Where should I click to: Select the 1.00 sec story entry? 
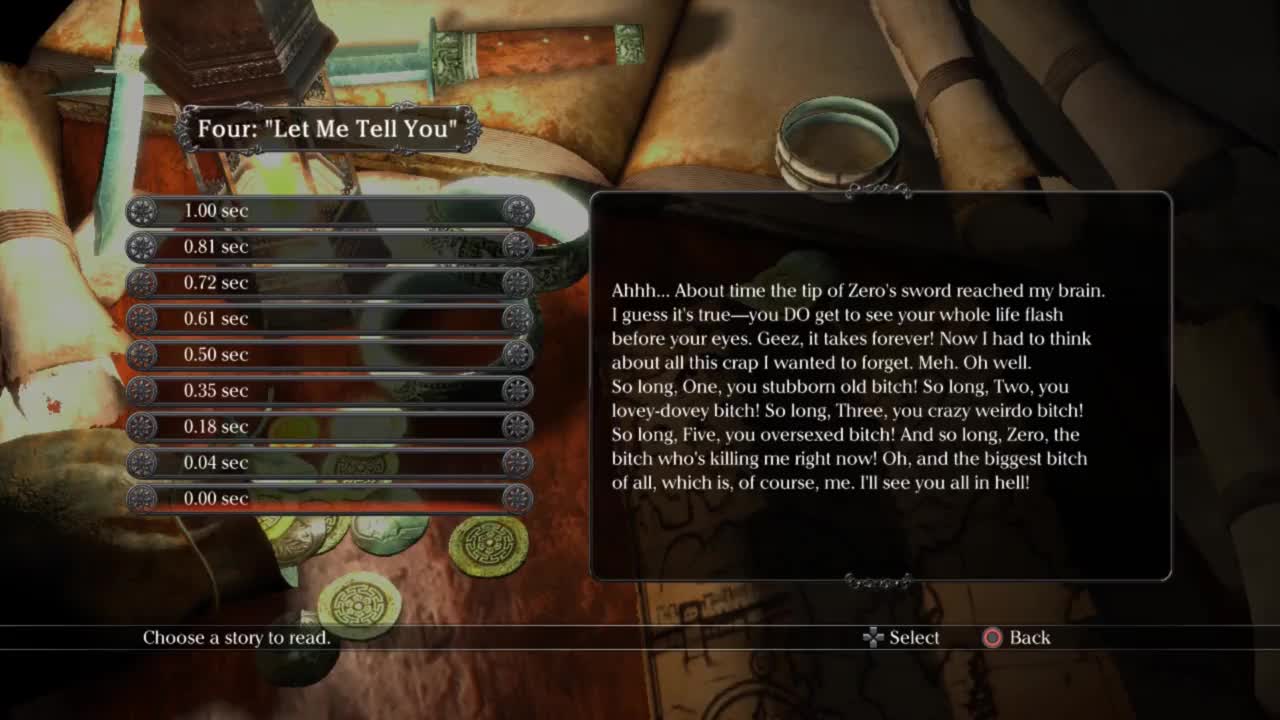tap(329, 211)
